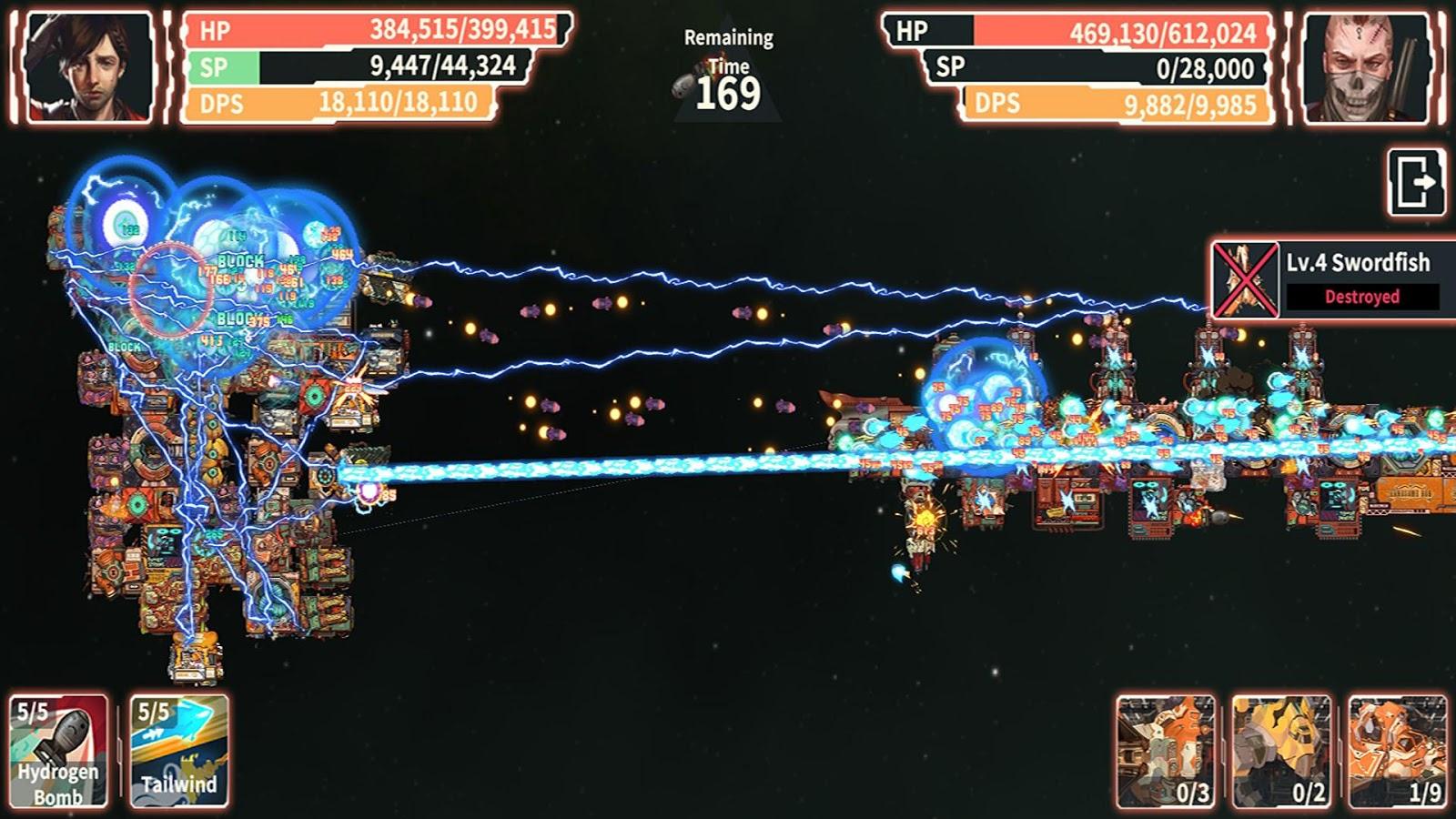Use the Tailwind ability
The image size is (1456, 819).
[x=178, y=751]
